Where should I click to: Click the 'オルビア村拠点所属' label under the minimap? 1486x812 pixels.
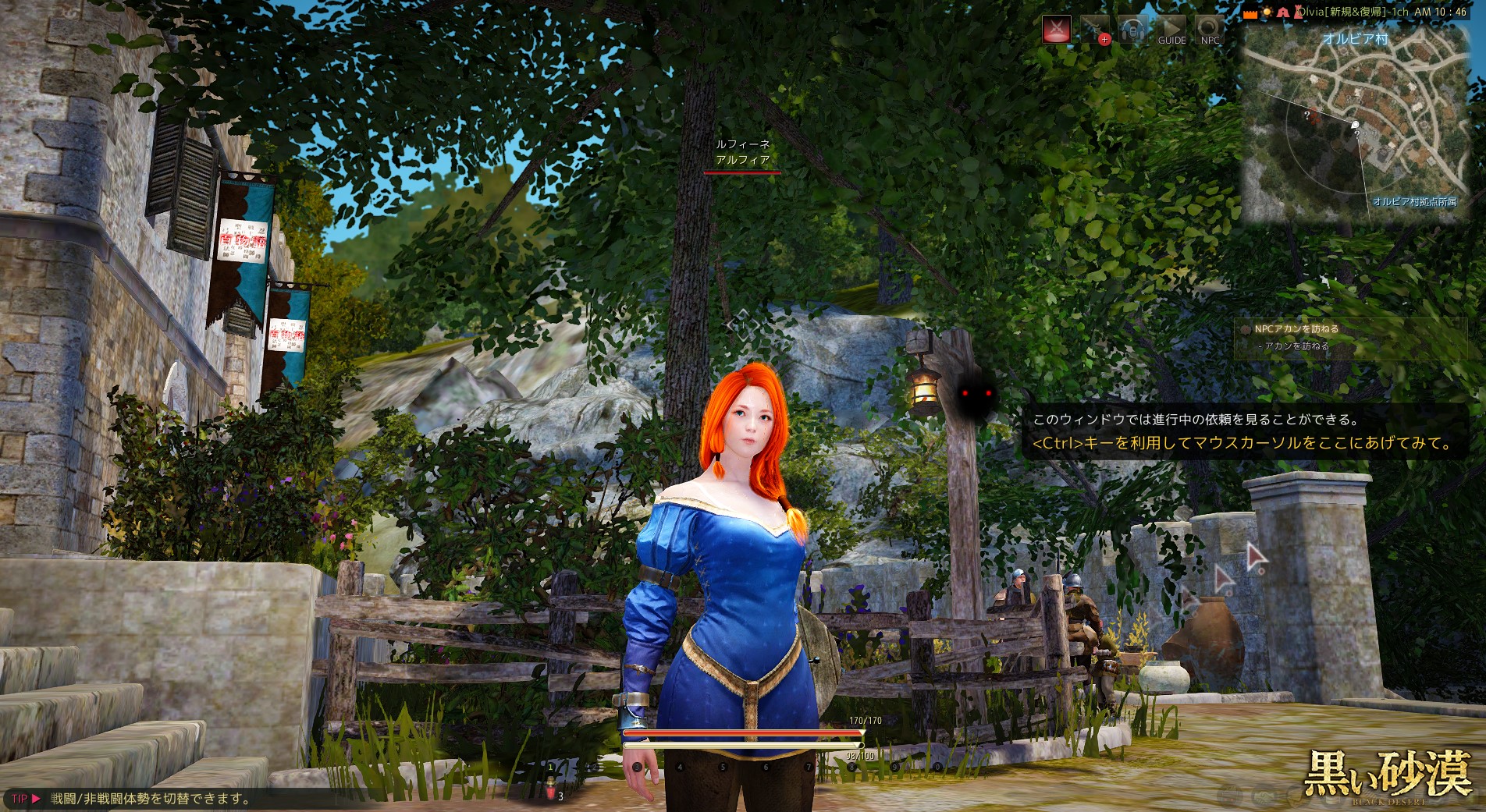point(1414,202)
